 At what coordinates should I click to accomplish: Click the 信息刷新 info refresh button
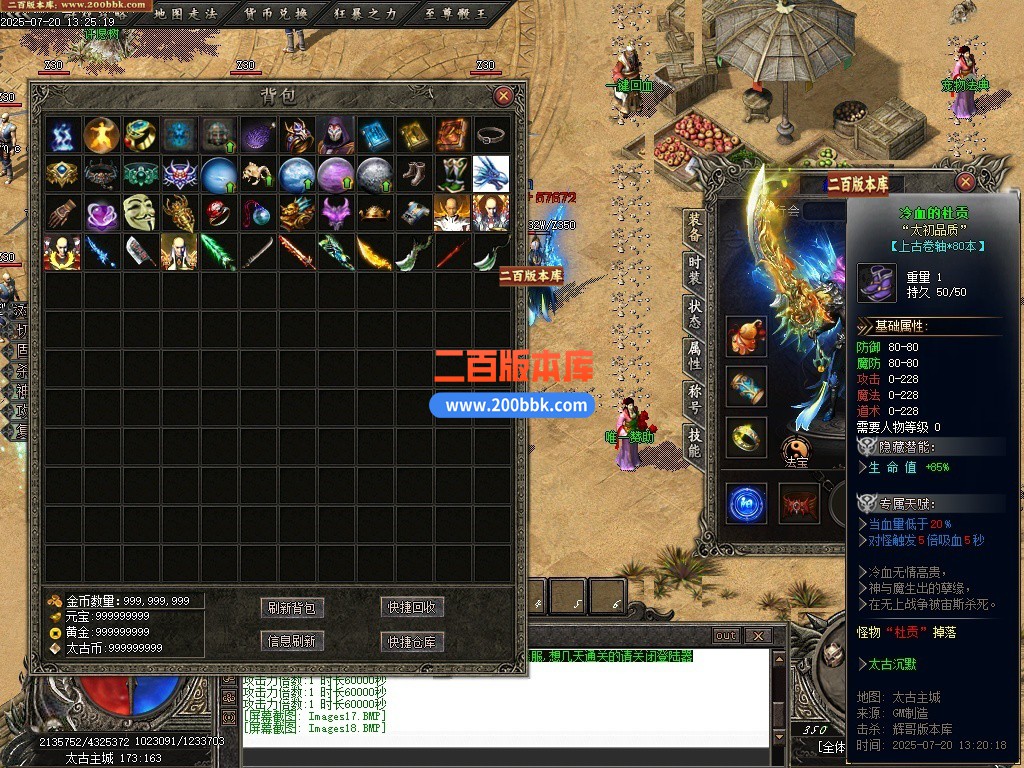292,641
